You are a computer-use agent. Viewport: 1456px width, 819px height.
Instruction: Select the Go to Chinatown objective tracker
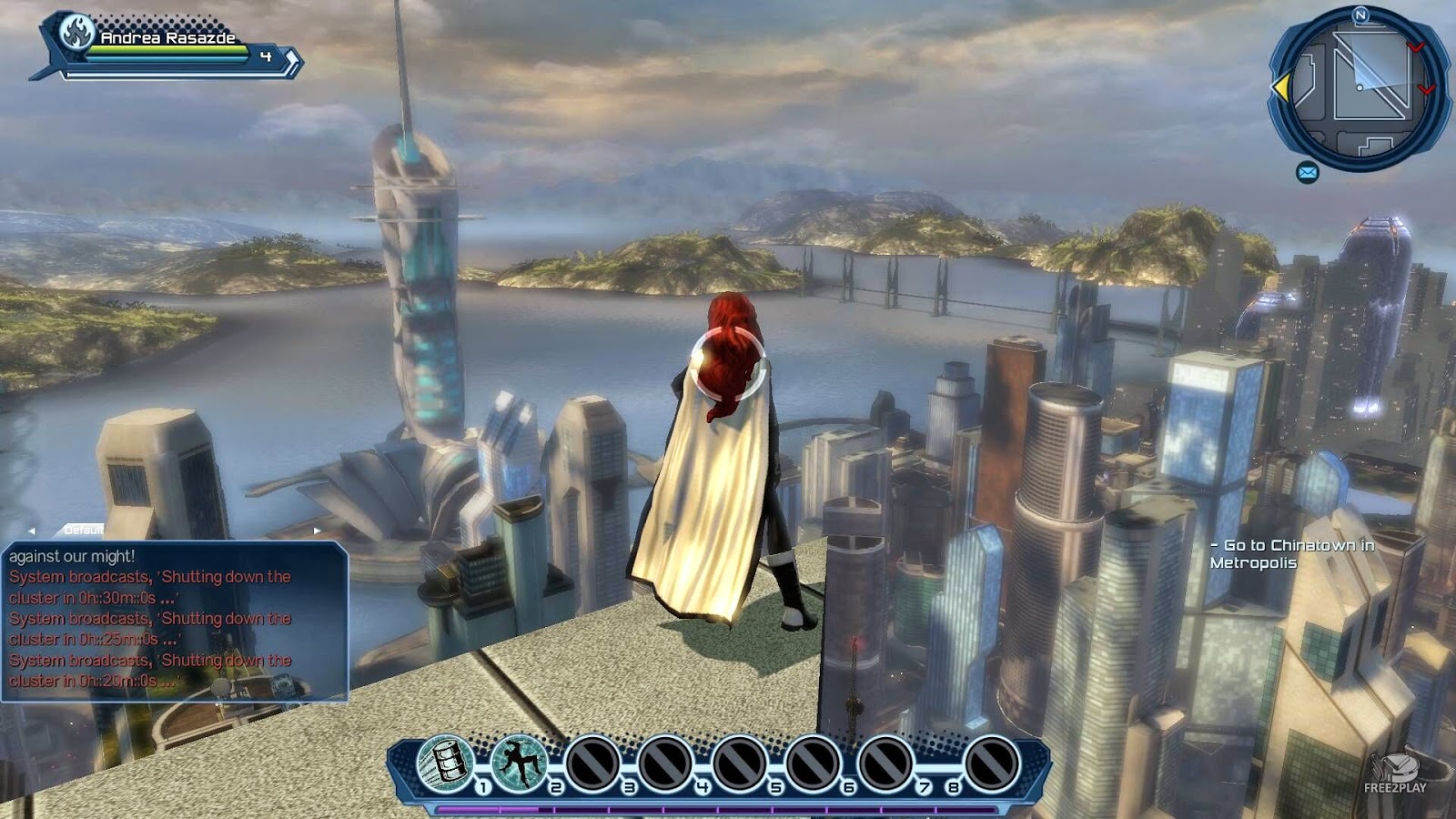point(1291,553)
